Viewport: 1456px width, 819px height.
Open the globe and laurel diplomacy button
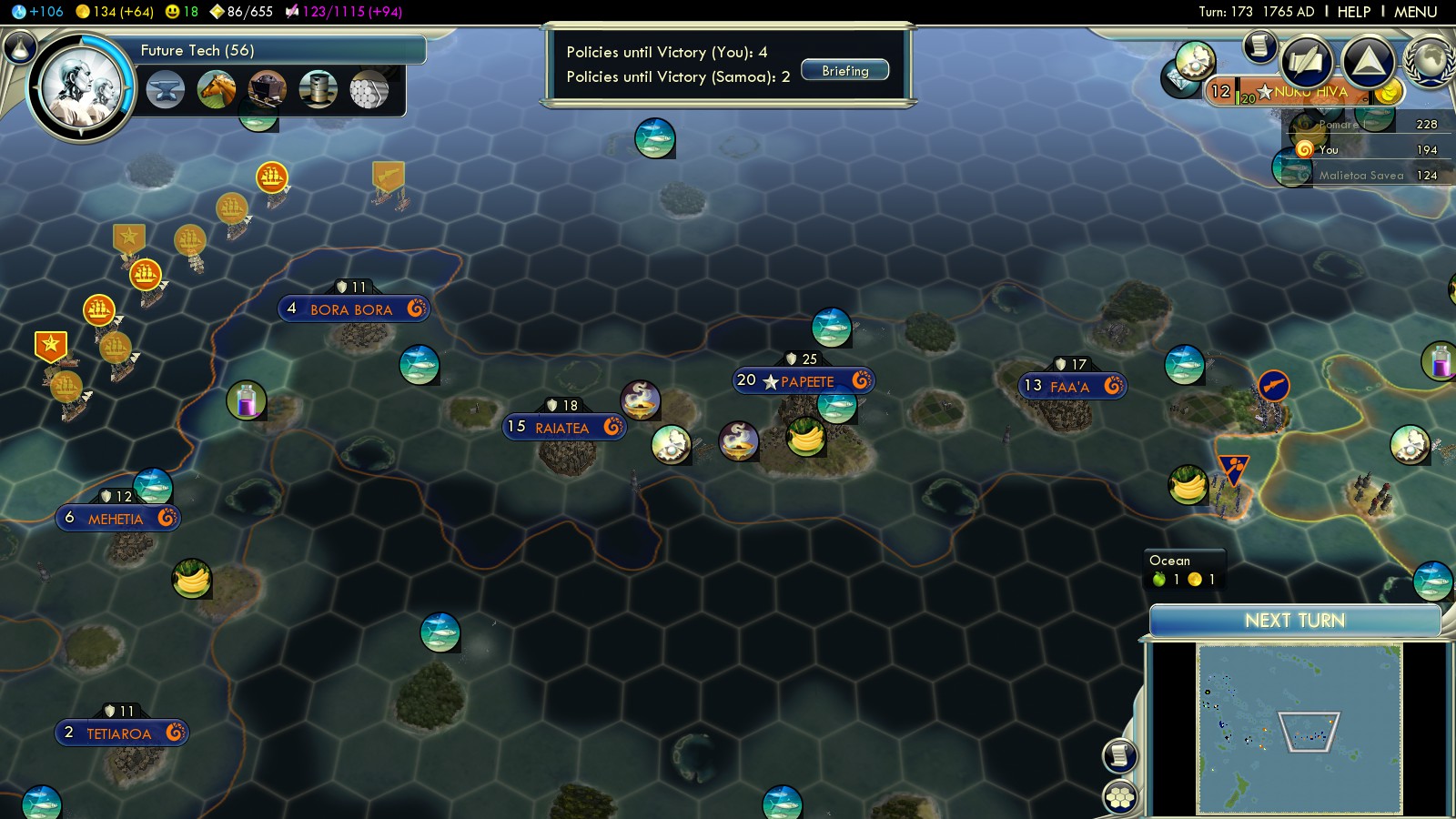point(1429,62)
